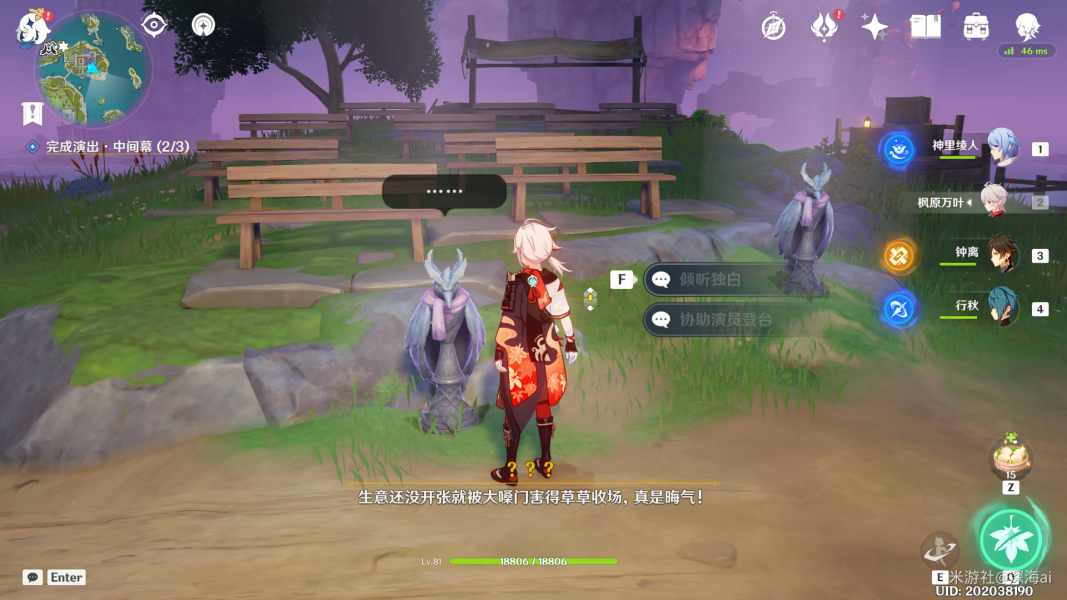Switch to party member 行秋
This screenshot has height=600, width=1067.
tap(1002, 306)
